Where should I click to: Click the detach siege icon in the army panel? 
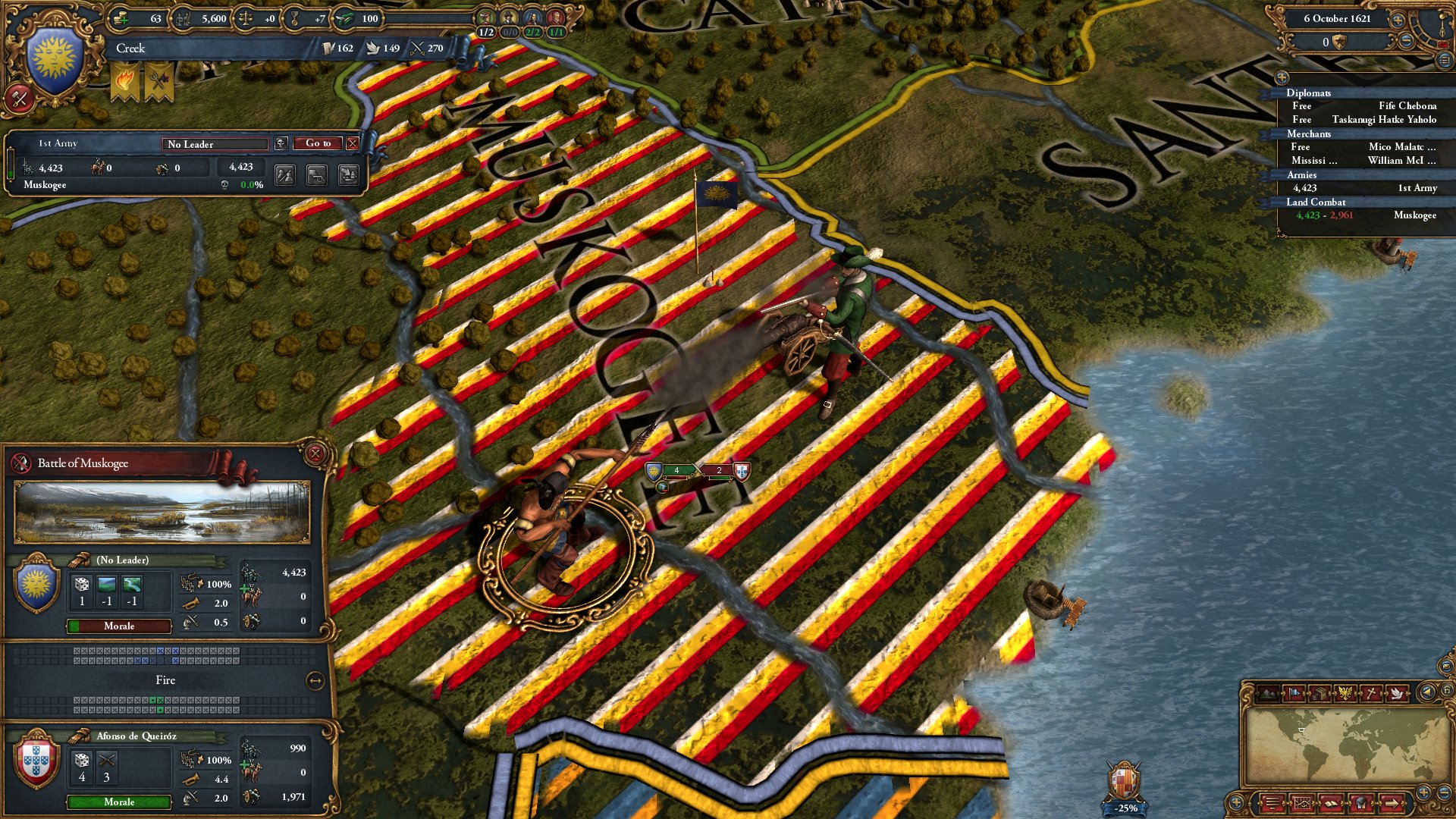pos(317,177)
